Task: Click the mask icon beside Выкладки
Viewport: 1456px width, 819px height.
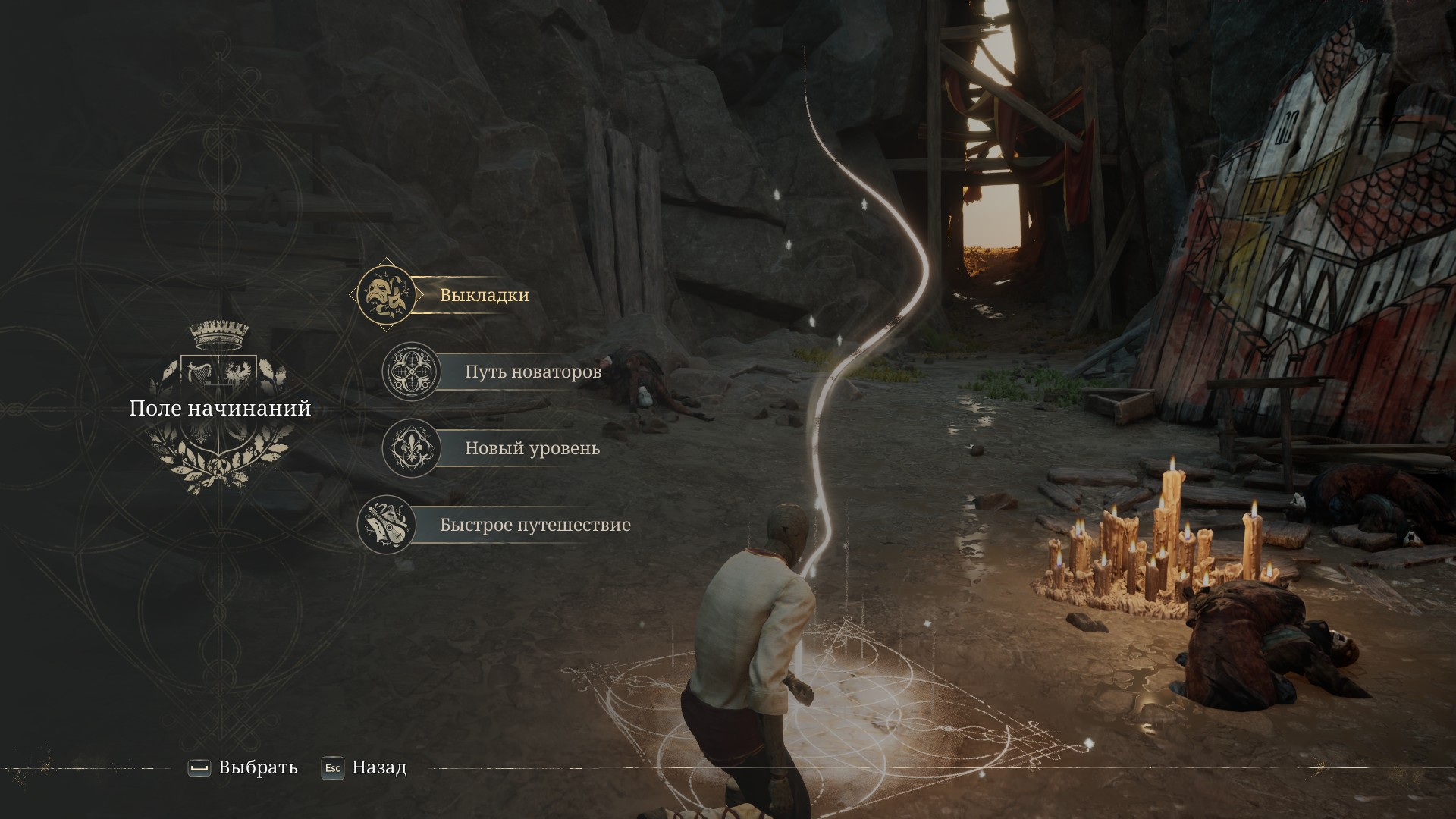Action: [386, 294]
